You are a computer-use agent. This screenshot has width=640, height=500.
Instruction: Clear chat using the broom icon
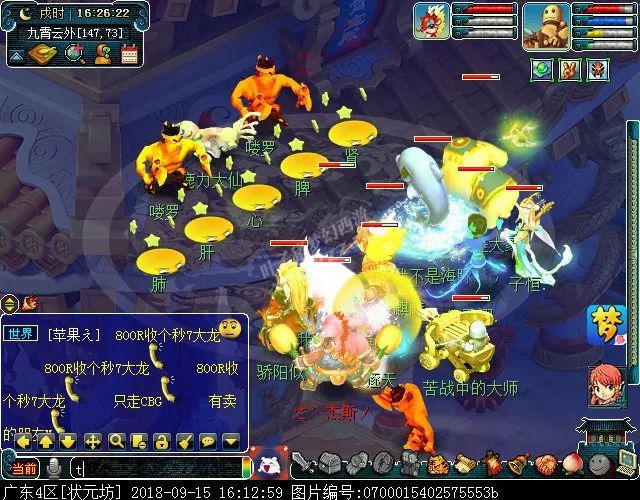pos(185,440)
